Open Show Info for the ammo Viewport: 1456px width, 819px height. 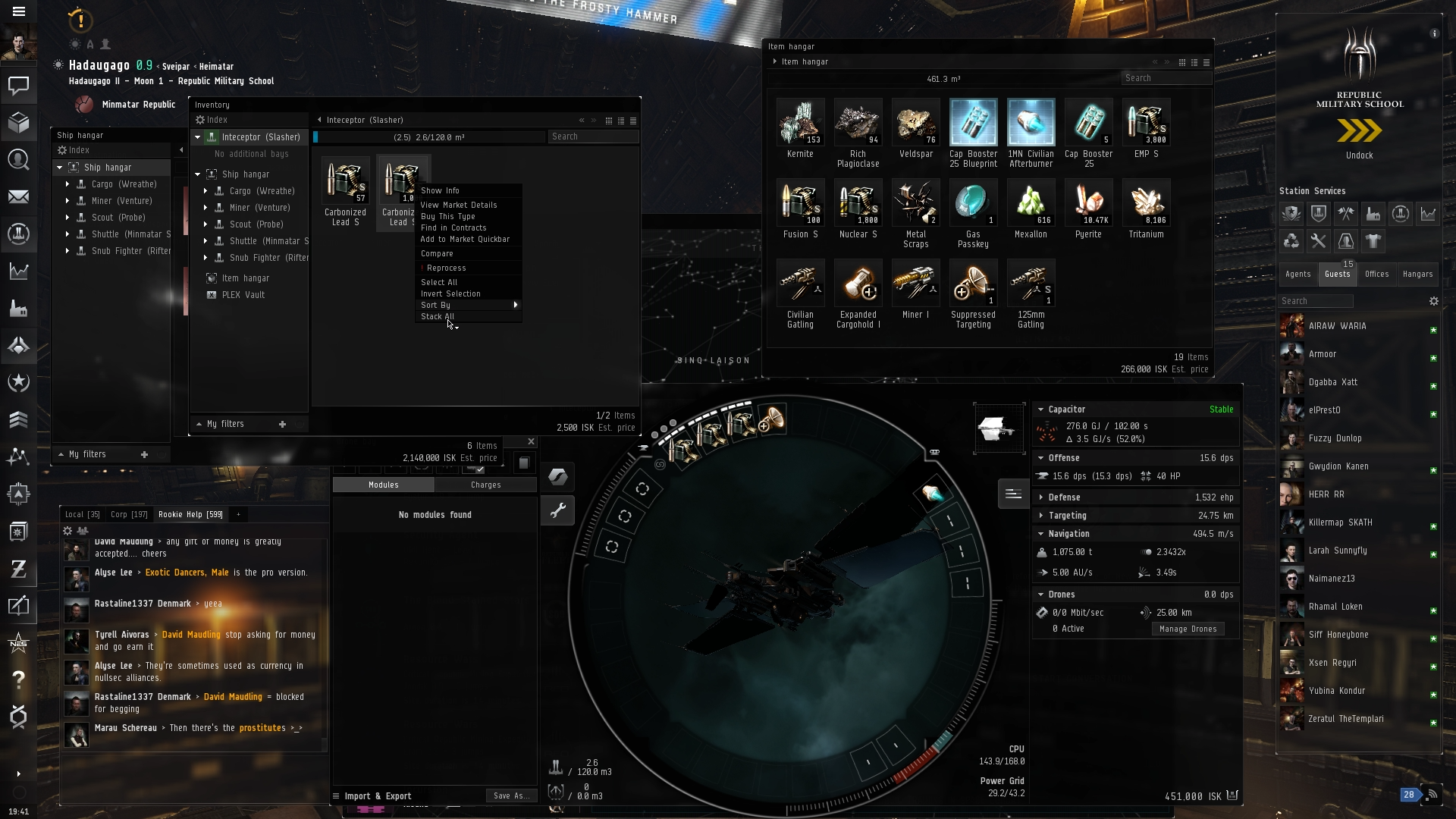point(441,190)
